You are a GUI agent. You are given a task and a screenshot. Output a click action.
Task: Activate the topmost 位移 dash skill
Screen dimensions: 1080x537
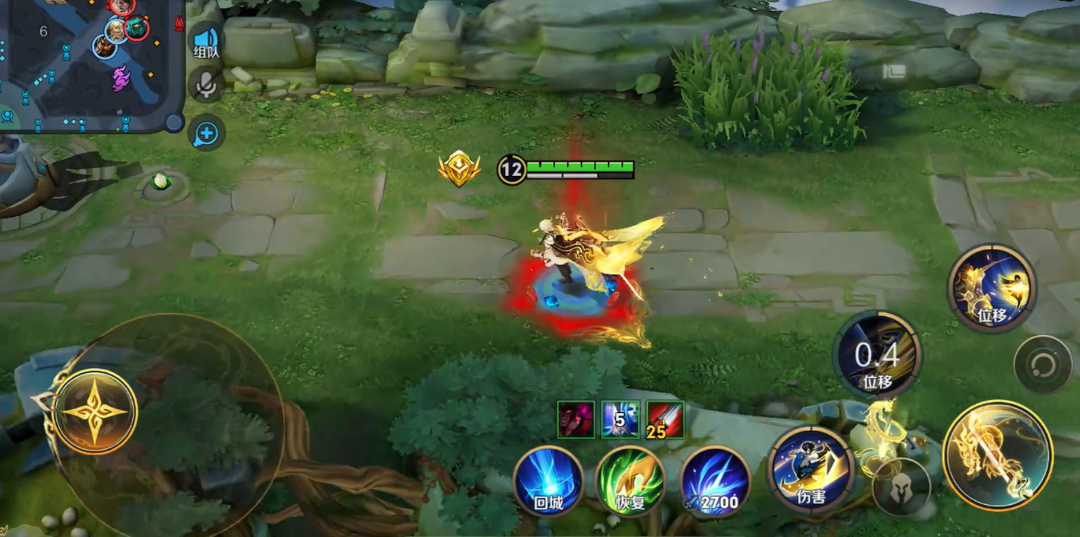992,289
